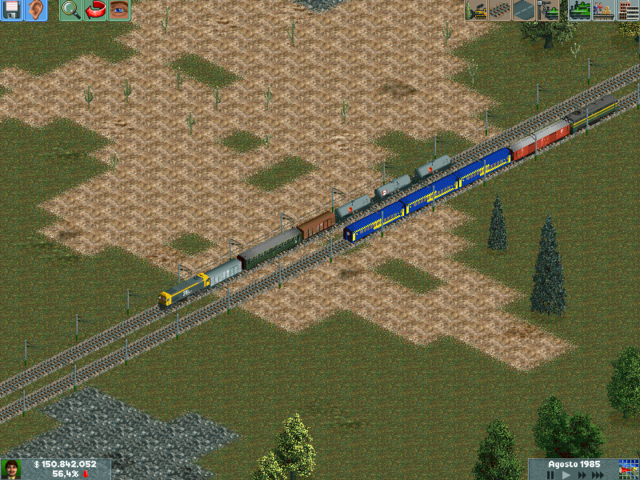Pause the game with the pause button
Image resolution: width=640 pixels, height=480 pixels.
pyautogui.click(x=550, y=475)
